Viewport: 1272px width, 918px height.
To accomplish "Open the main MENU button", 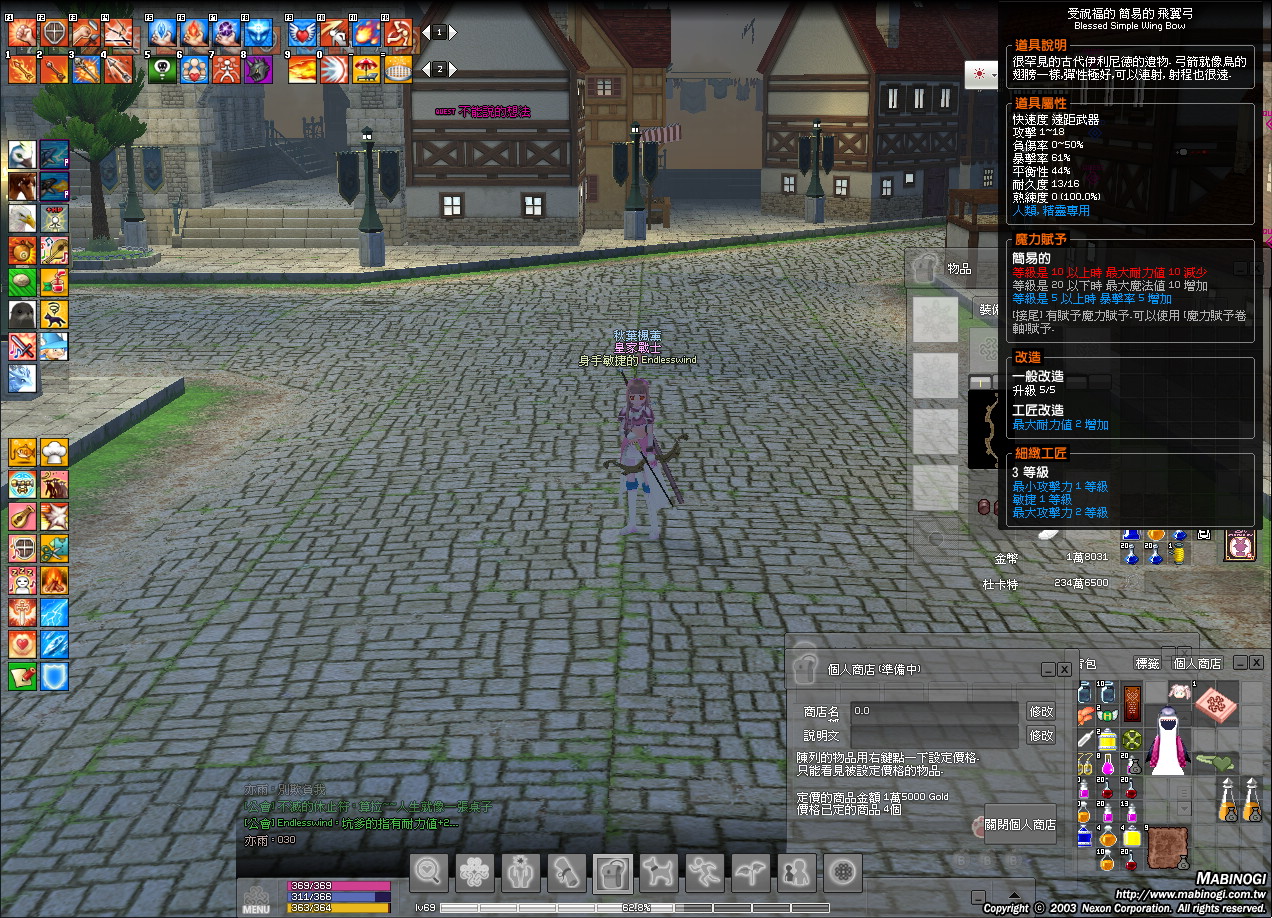I will click(x=256, y=897).
